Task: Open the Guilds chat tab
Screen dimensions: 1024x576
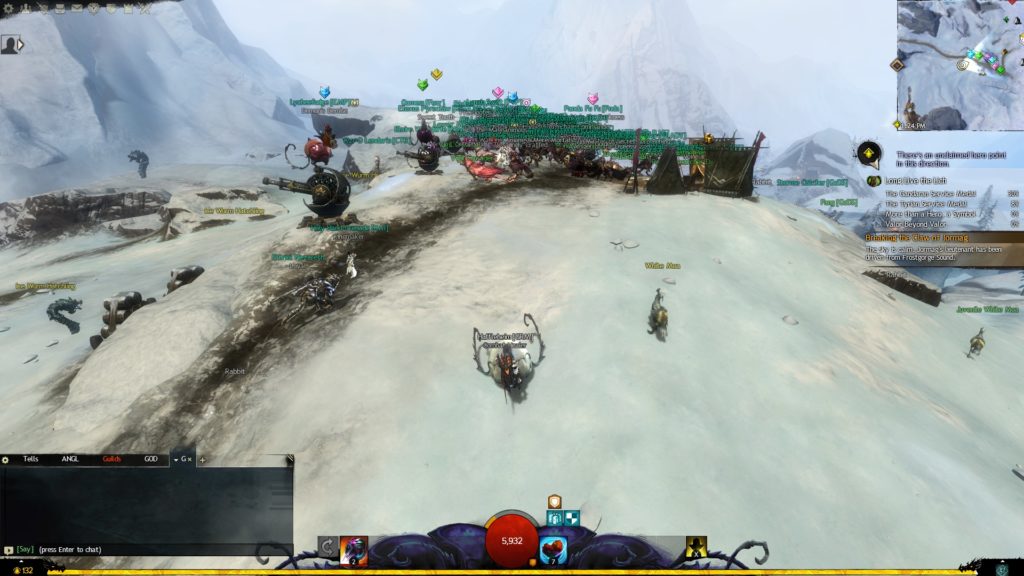Action: [x=112, y=459]
